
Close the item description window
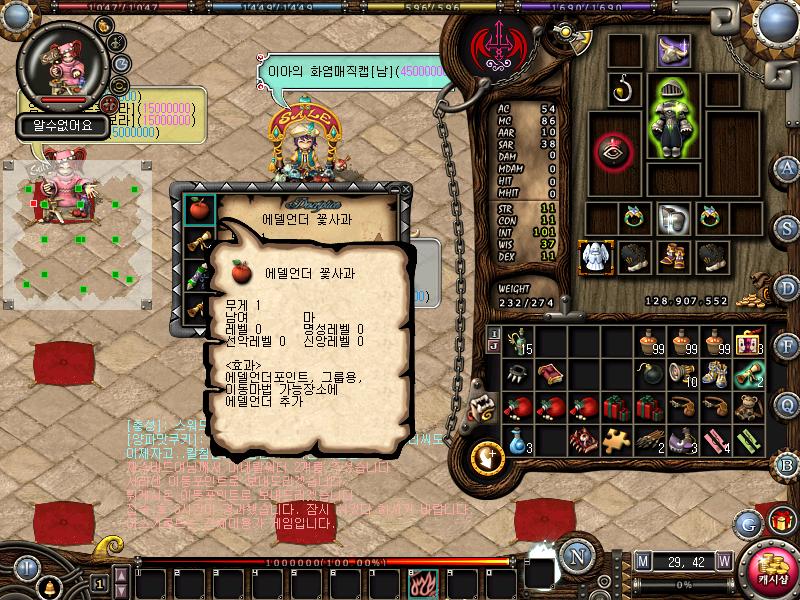405,188
